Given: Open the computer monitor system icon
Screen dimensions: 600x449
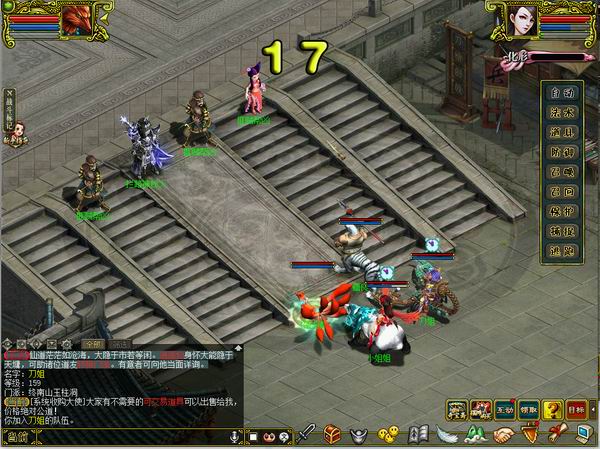Looking at the screenshot, I should tap(583, 435).
